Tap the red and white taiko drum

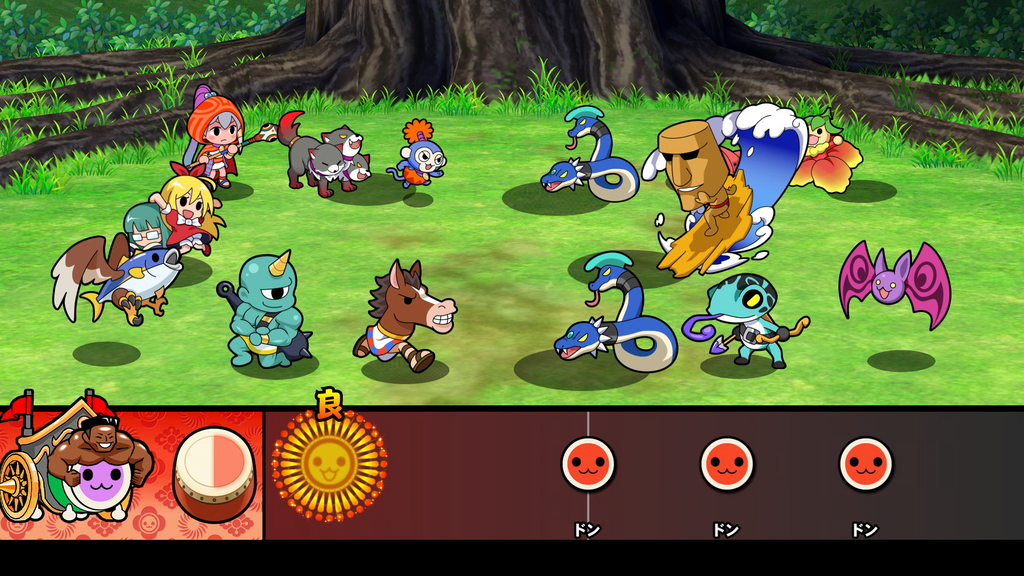point(214,473)
